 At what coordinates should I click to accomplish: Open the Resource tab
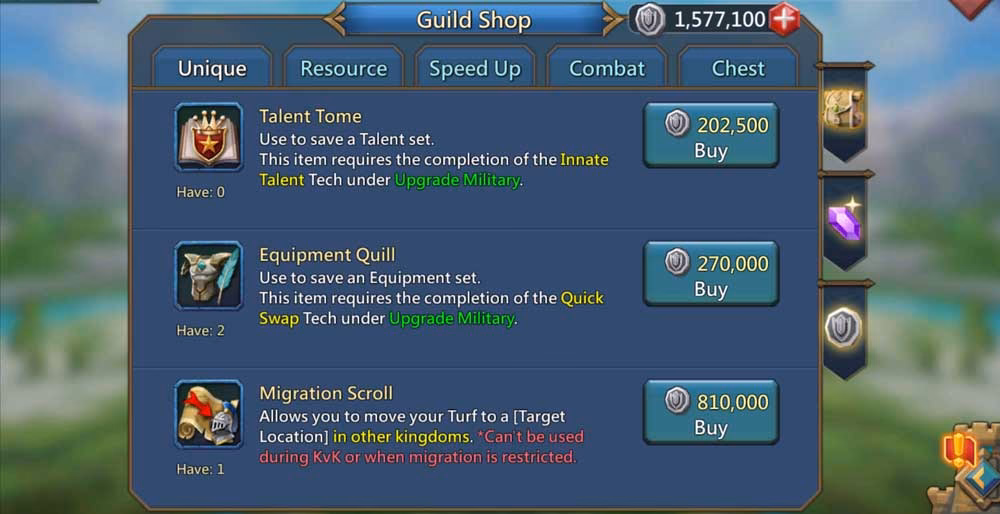coord(343,68)
